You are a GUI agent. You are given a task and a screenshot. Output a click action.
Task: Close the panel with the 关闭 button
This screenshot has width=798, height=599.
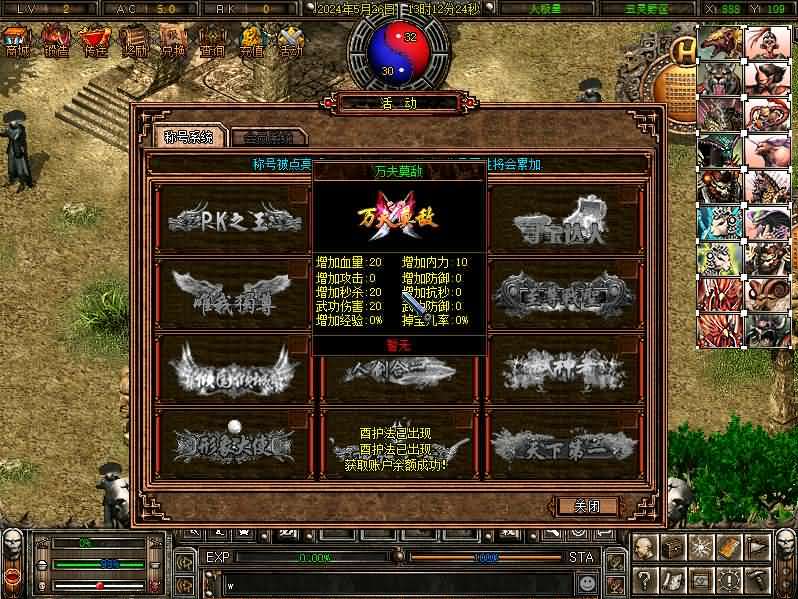[586, 506]
